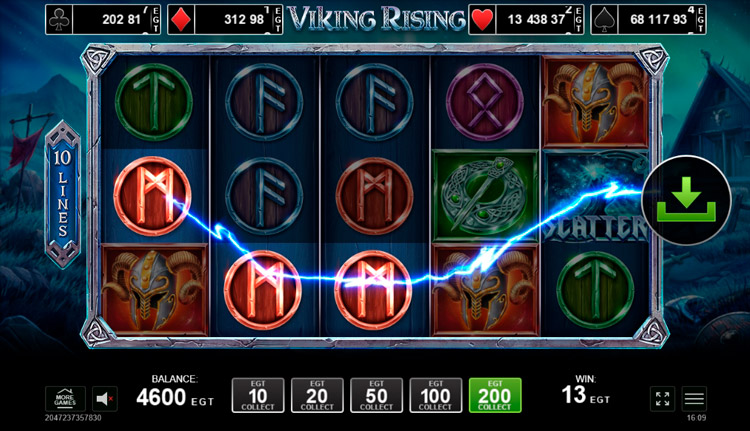Switch to fullscreen mode
Screen dimensions: 750x431
(662, 398)
